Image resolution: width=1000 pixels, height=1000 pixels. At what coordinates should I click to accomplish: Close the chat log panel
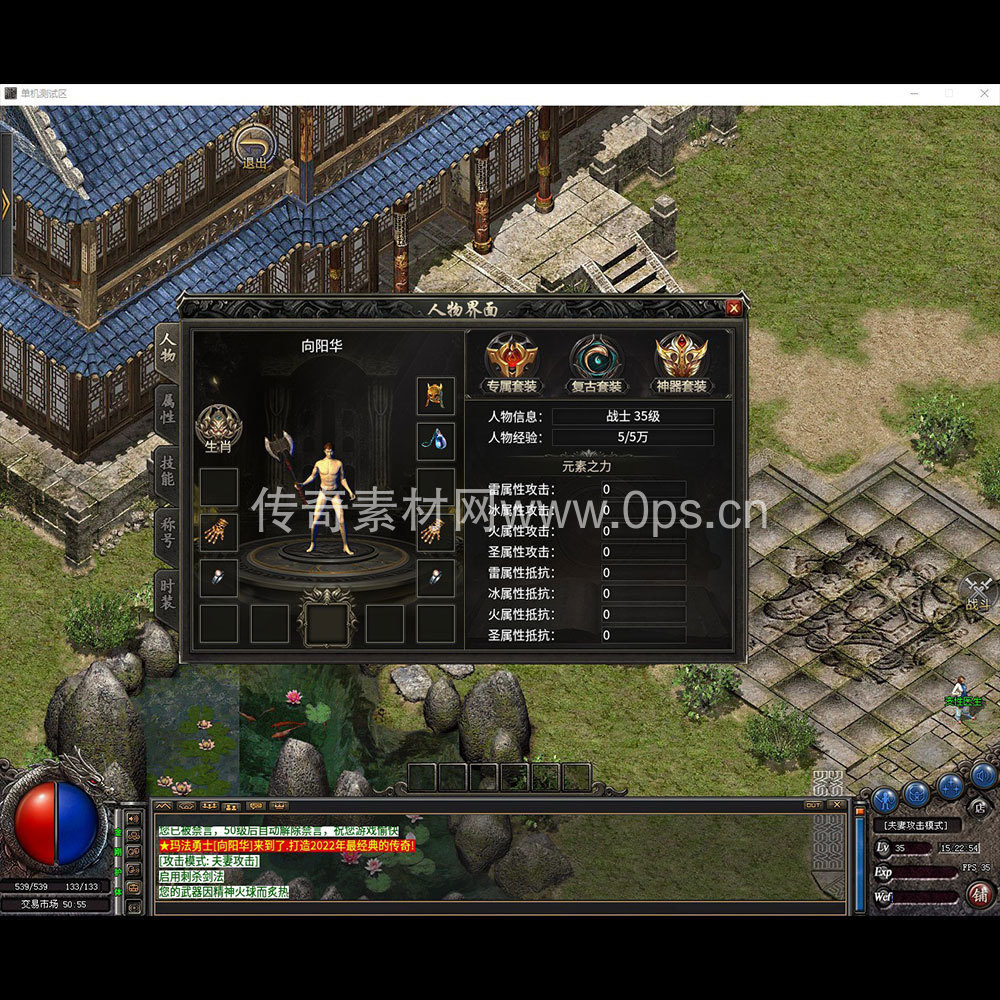(x=837, y=804)
